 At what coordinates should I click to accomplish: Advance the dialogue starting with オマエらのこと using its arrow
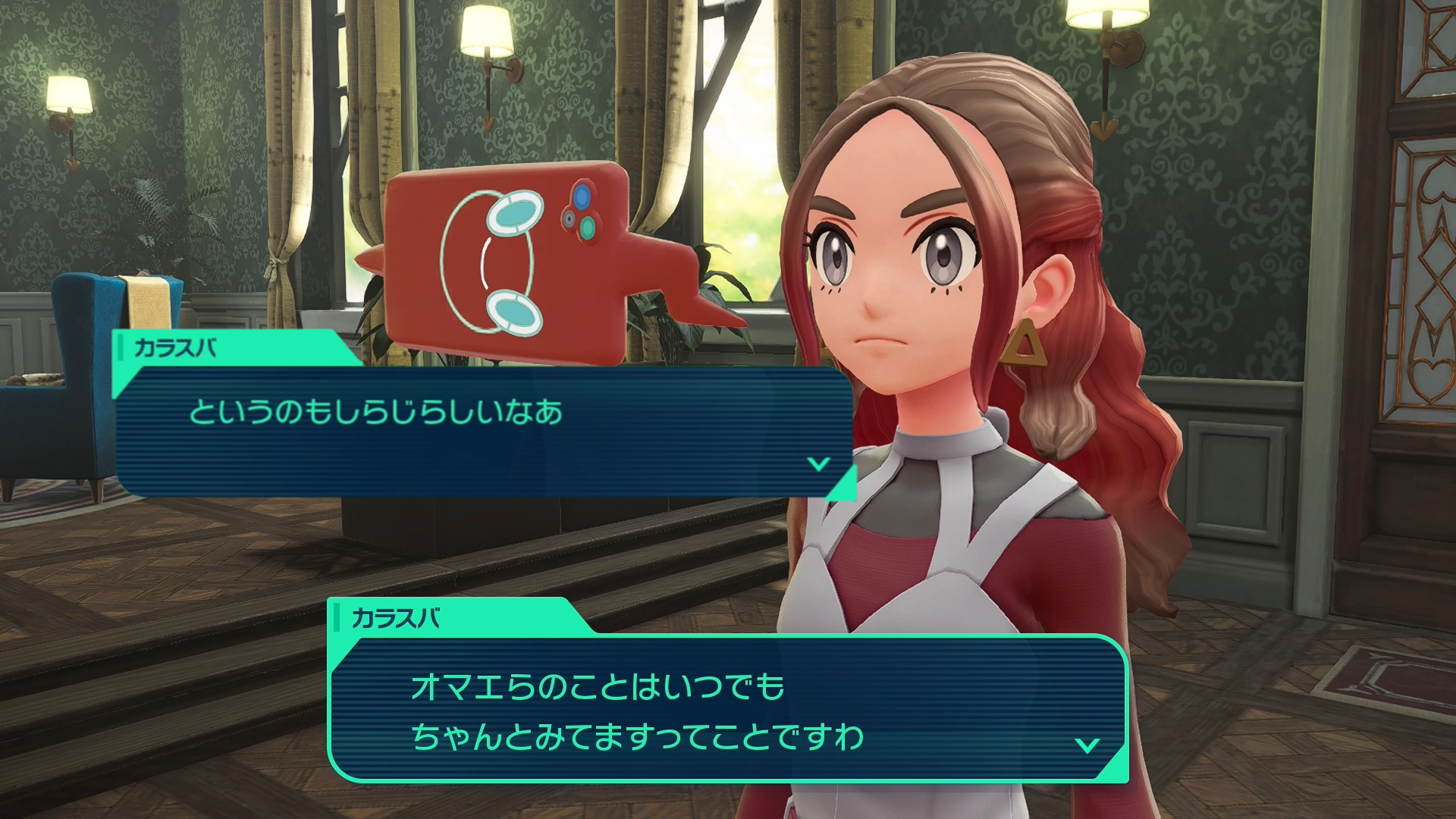(1087, 745)
